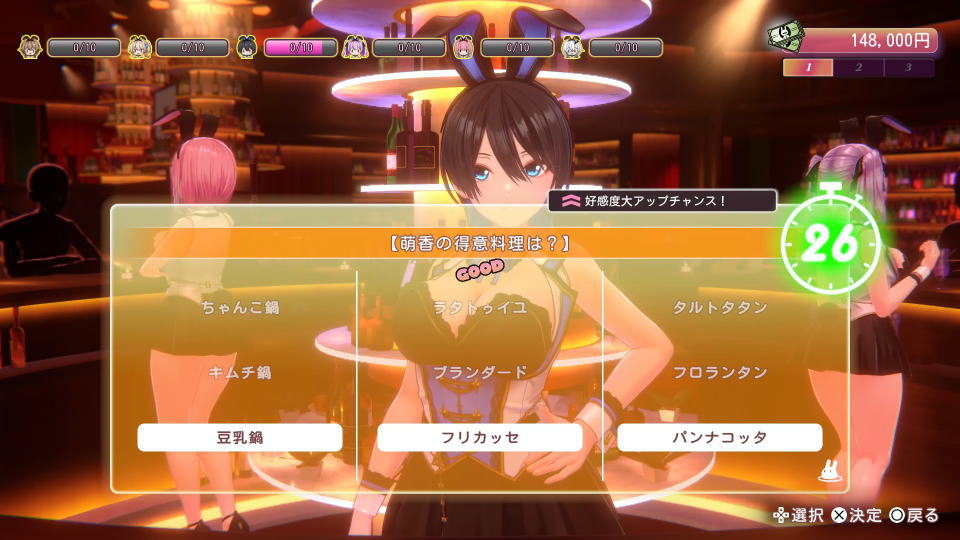Screen dimensions: 960x540
Task: Select the キムチ鍋 option
Action: coord(240,372)
